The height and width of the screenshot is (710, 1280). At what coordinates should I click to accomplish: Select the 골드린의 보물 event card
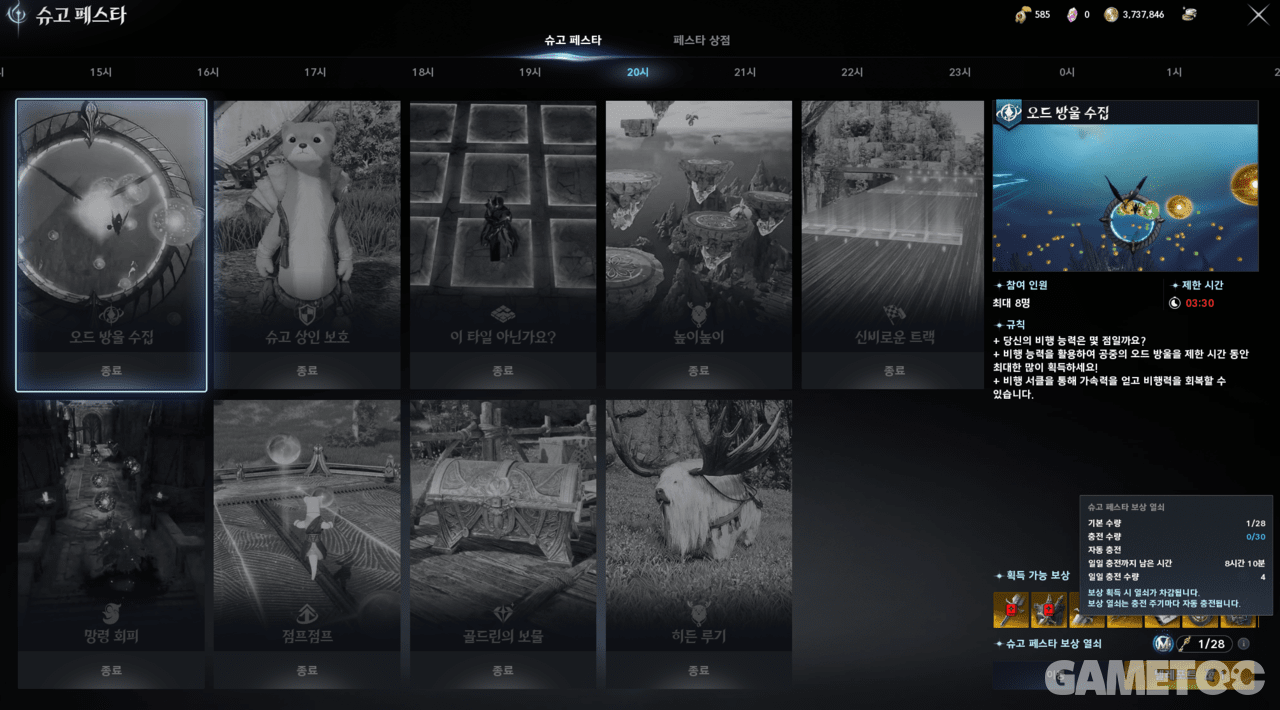pos(502,544)
